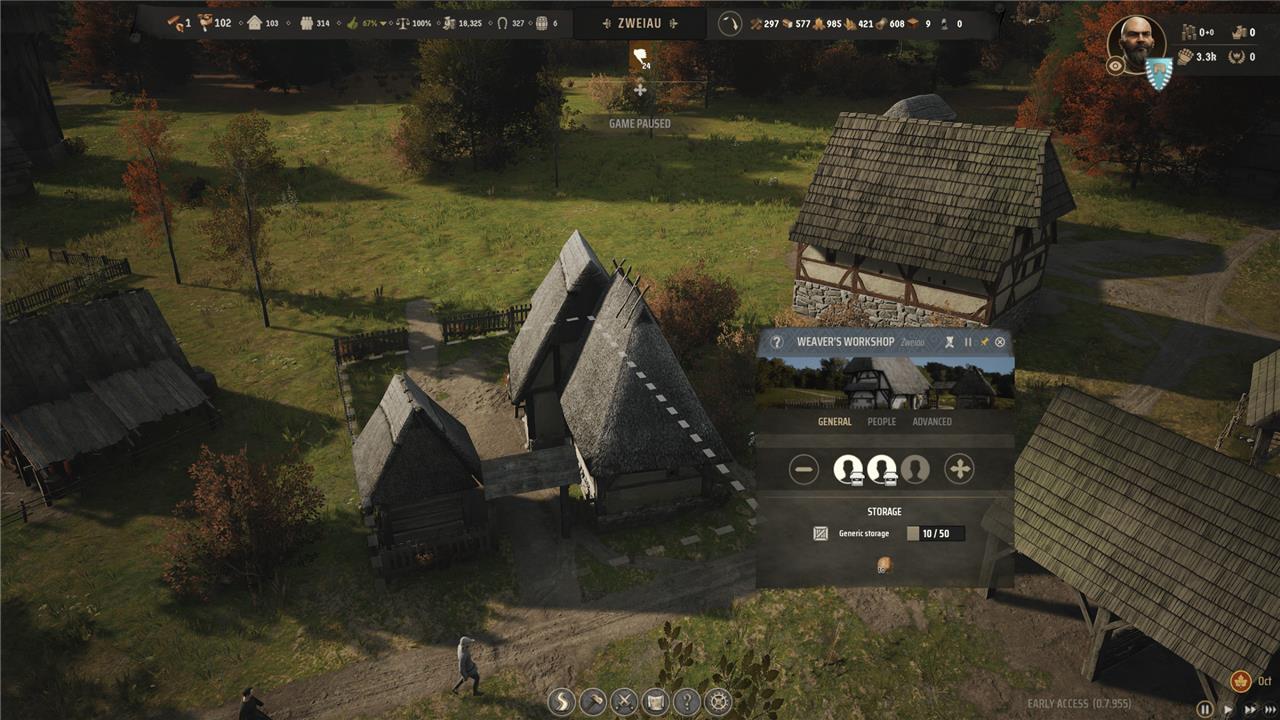Screen dimensions: 1280x720
Task: Click the lord portrait
Action: tap(1135, 42)
